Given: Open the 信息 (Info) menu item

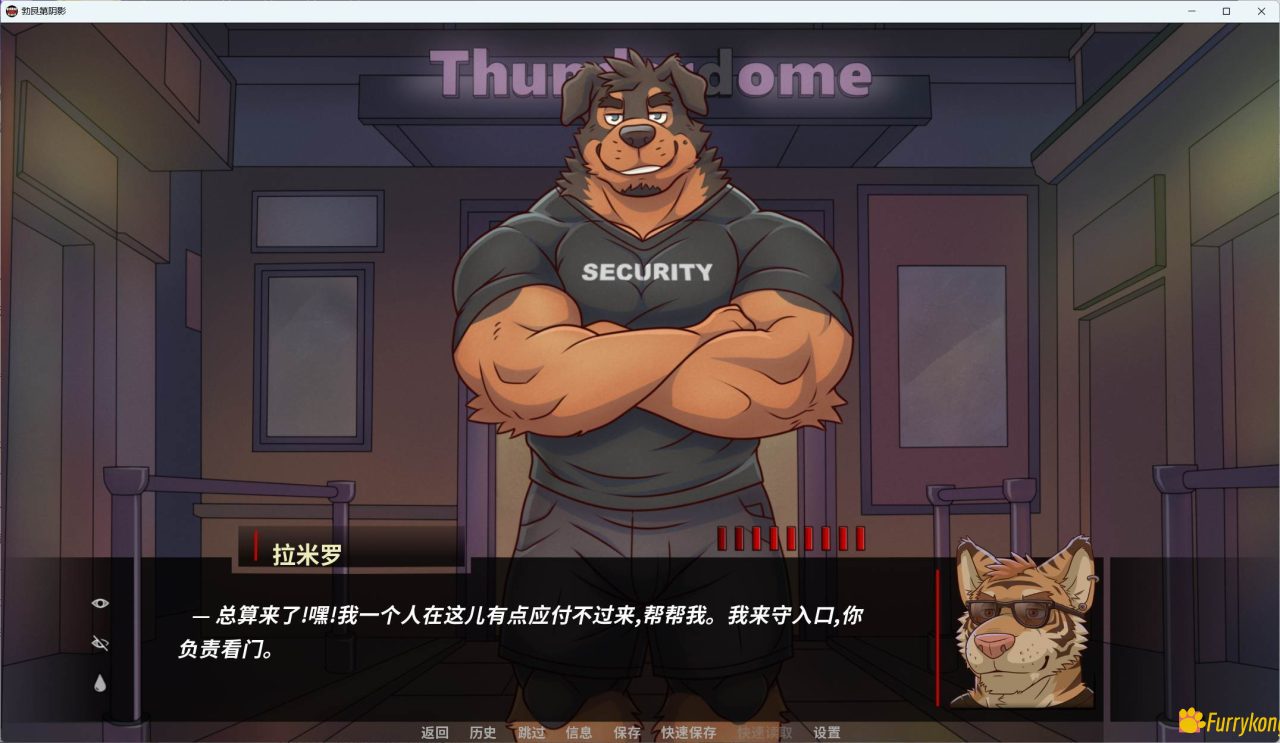Looking at the screenshot, I should coord(579,733).
